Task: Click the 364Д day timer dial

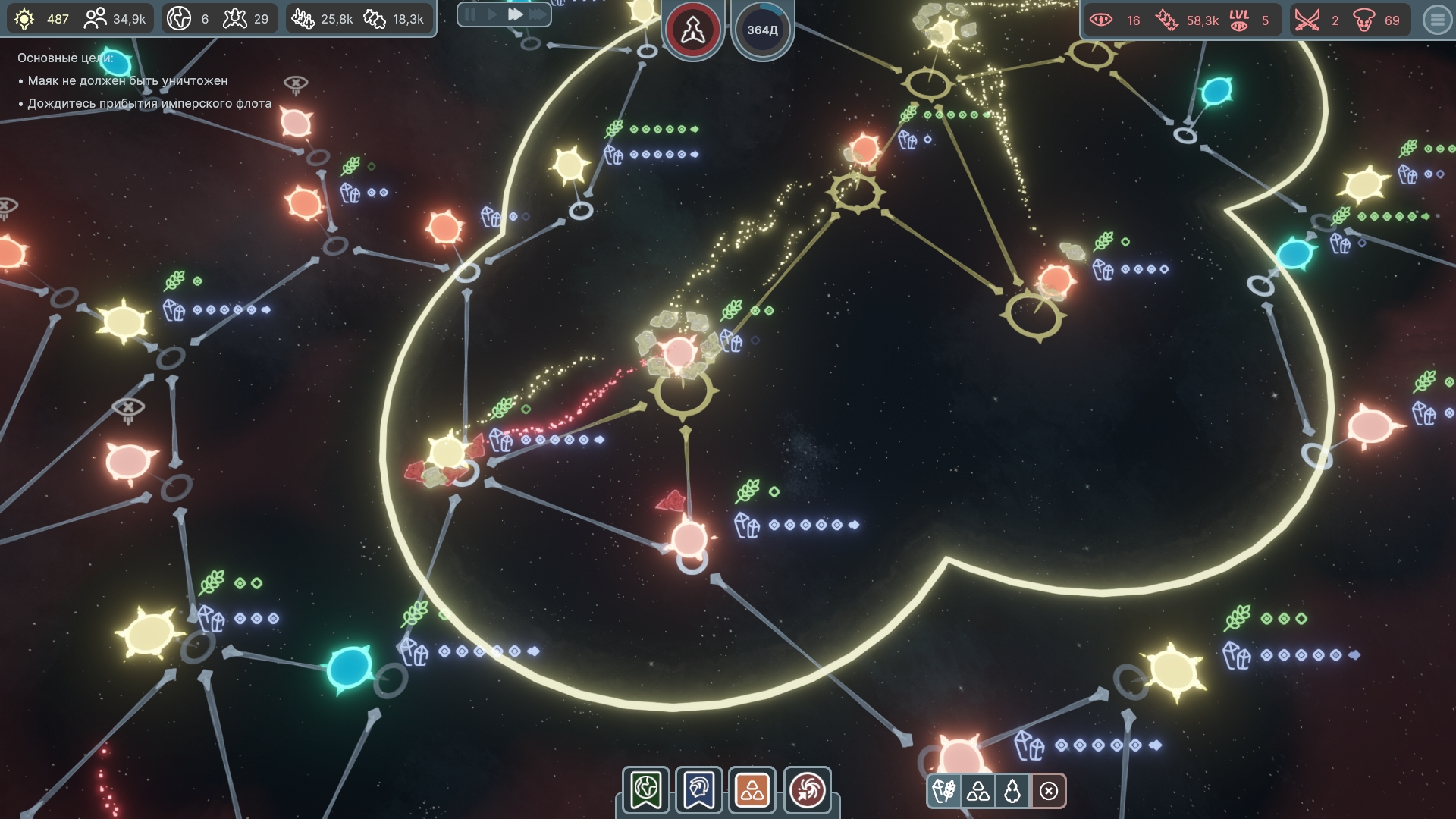Action: click(x=762, y=30)
